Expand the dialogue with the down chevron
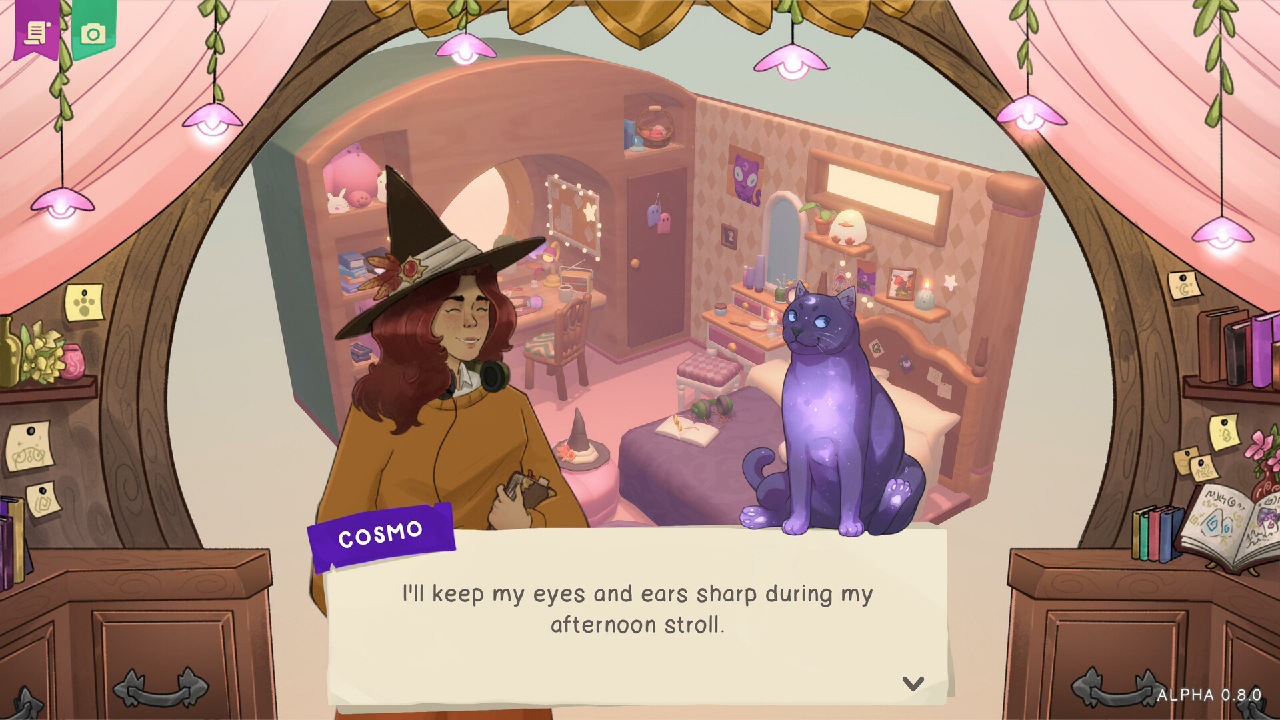 (x=911, y=684)
